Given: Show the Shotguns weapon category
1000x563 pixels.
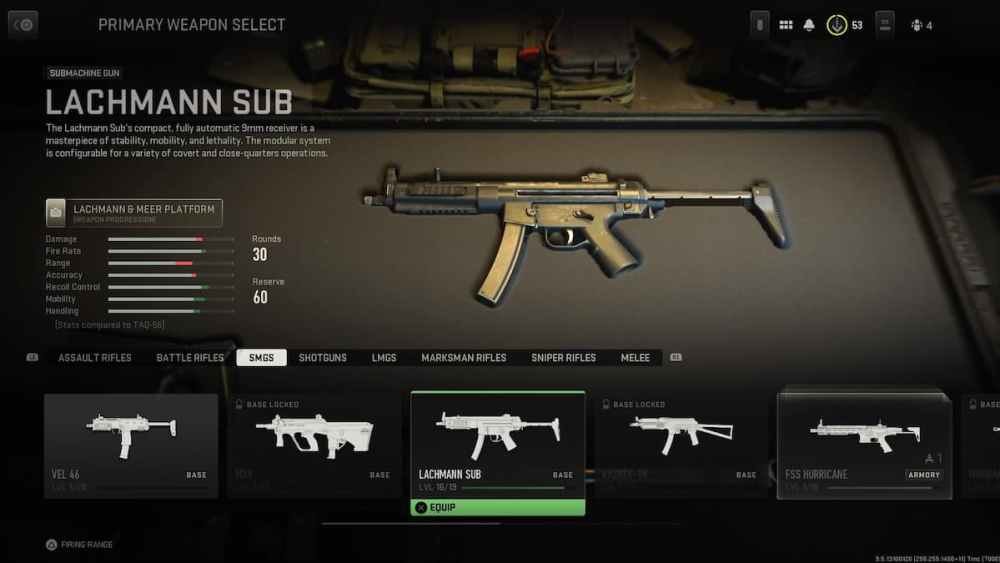Looking at the screenshot, I should [323, 358].
